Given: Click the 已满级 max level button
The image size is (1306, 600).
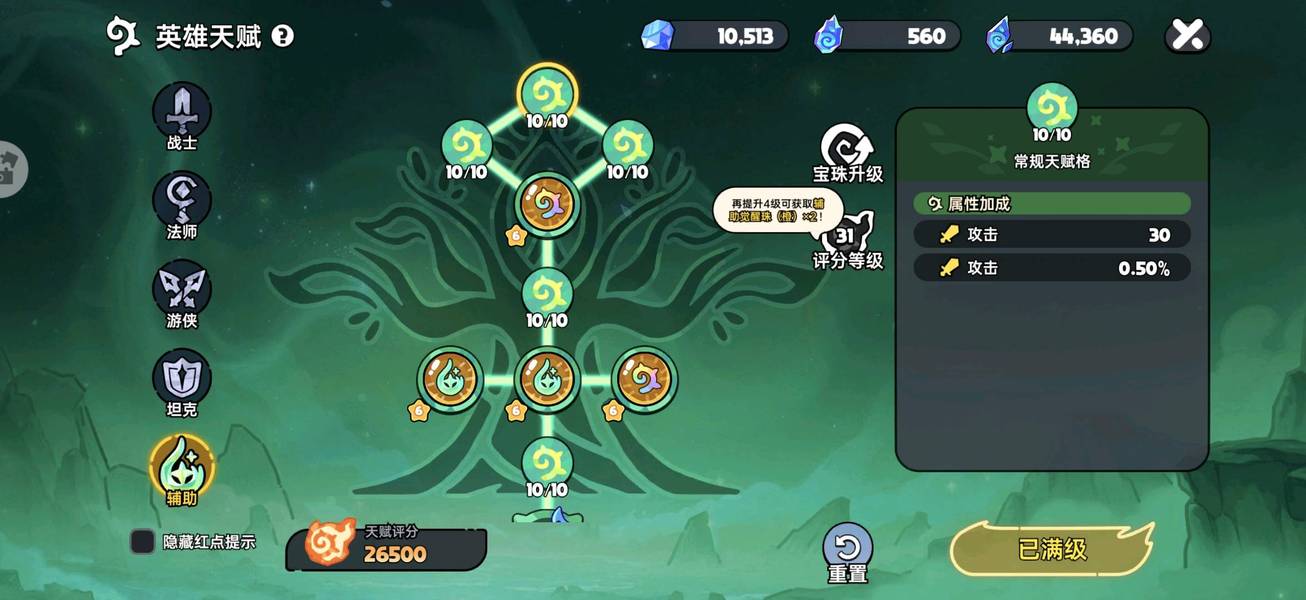Looking at the screenshot, I should pyautogui.click(x=1052, y=549).
